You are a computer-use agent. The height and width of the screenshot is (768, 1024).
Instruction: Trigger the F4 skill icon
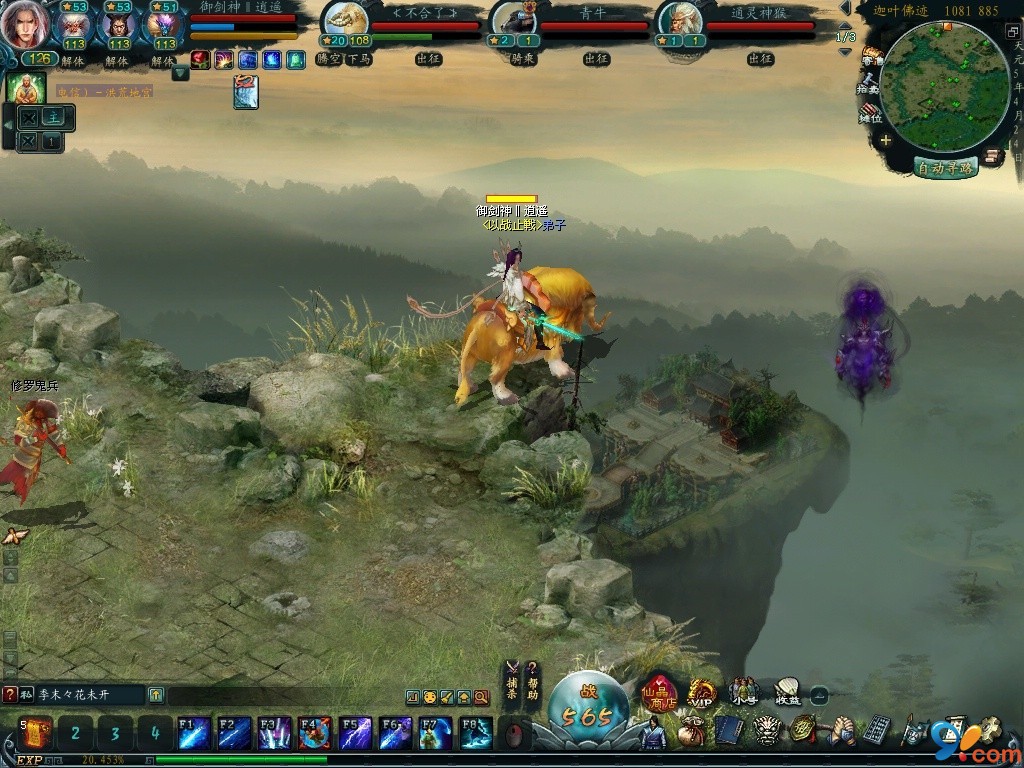[314, 733]
